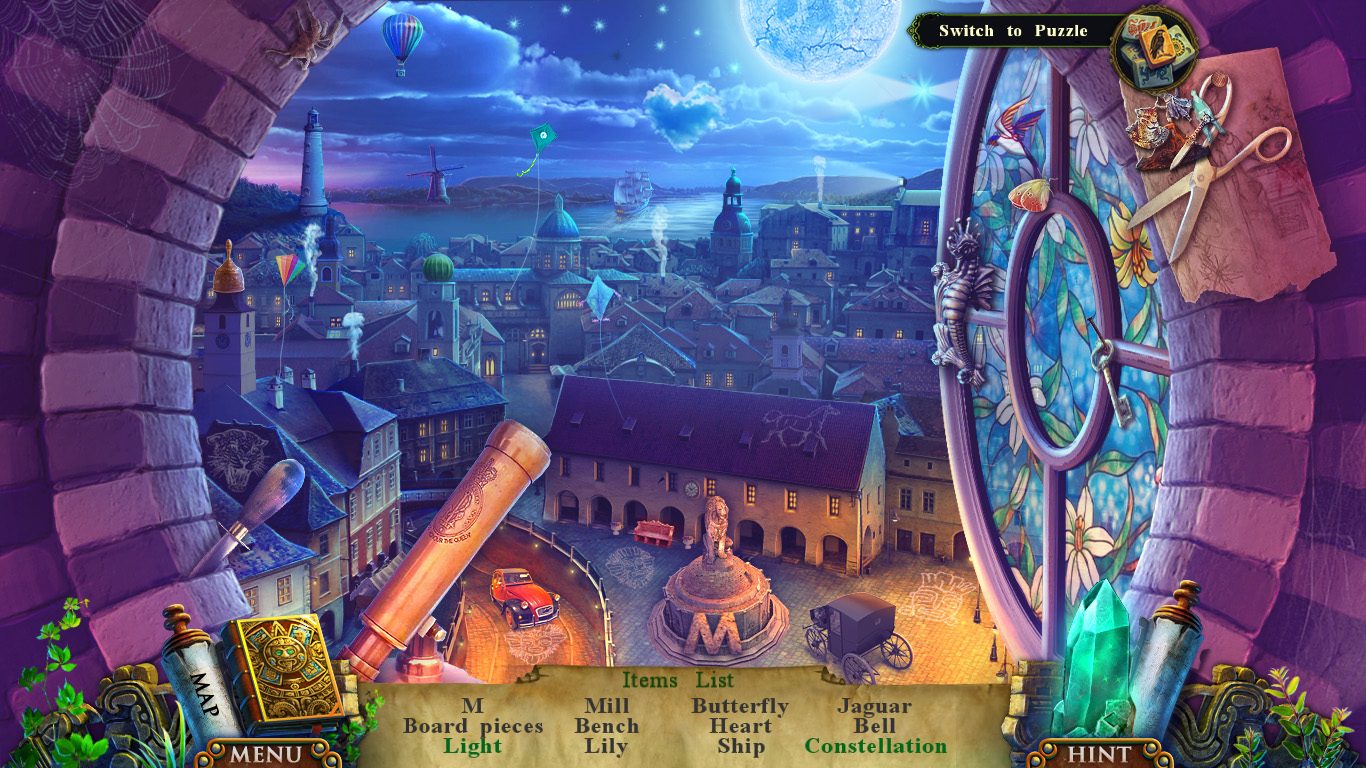Click the Switch to Puzzle banner
Image resolution: width=1366 pixels, height=768 pixels.
click(x=1014, y=30)
